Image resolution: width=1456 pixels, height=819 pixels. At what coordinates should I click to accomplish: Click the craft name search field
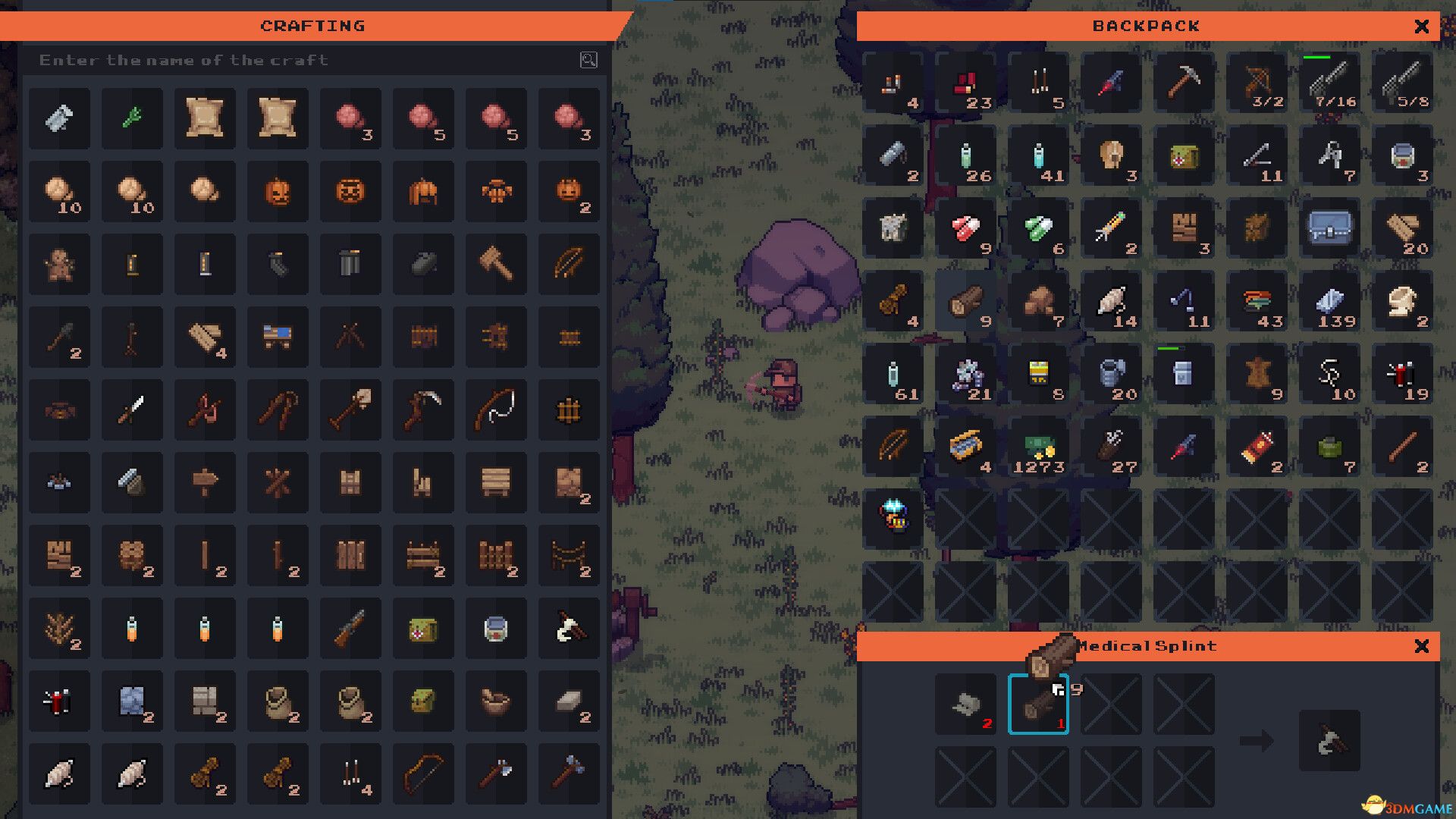click(x=303, y=60)
